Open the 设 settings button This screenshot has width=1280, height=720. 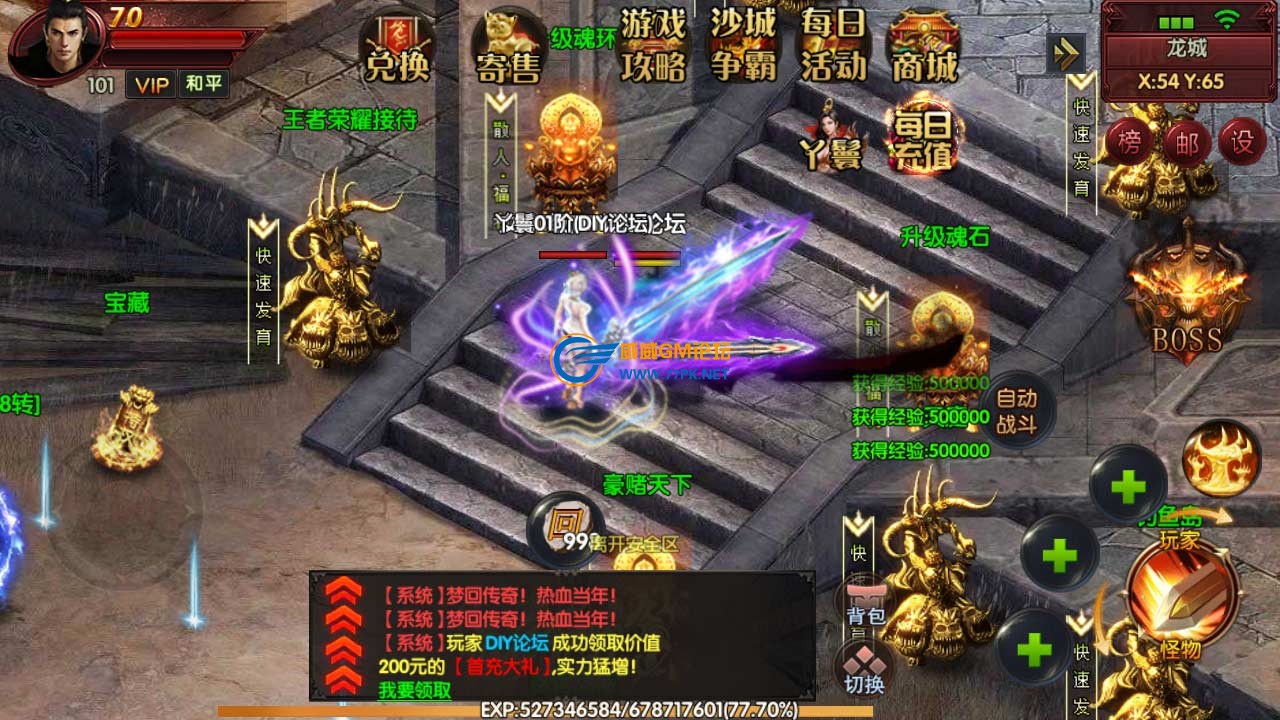tap(1242, 143)
